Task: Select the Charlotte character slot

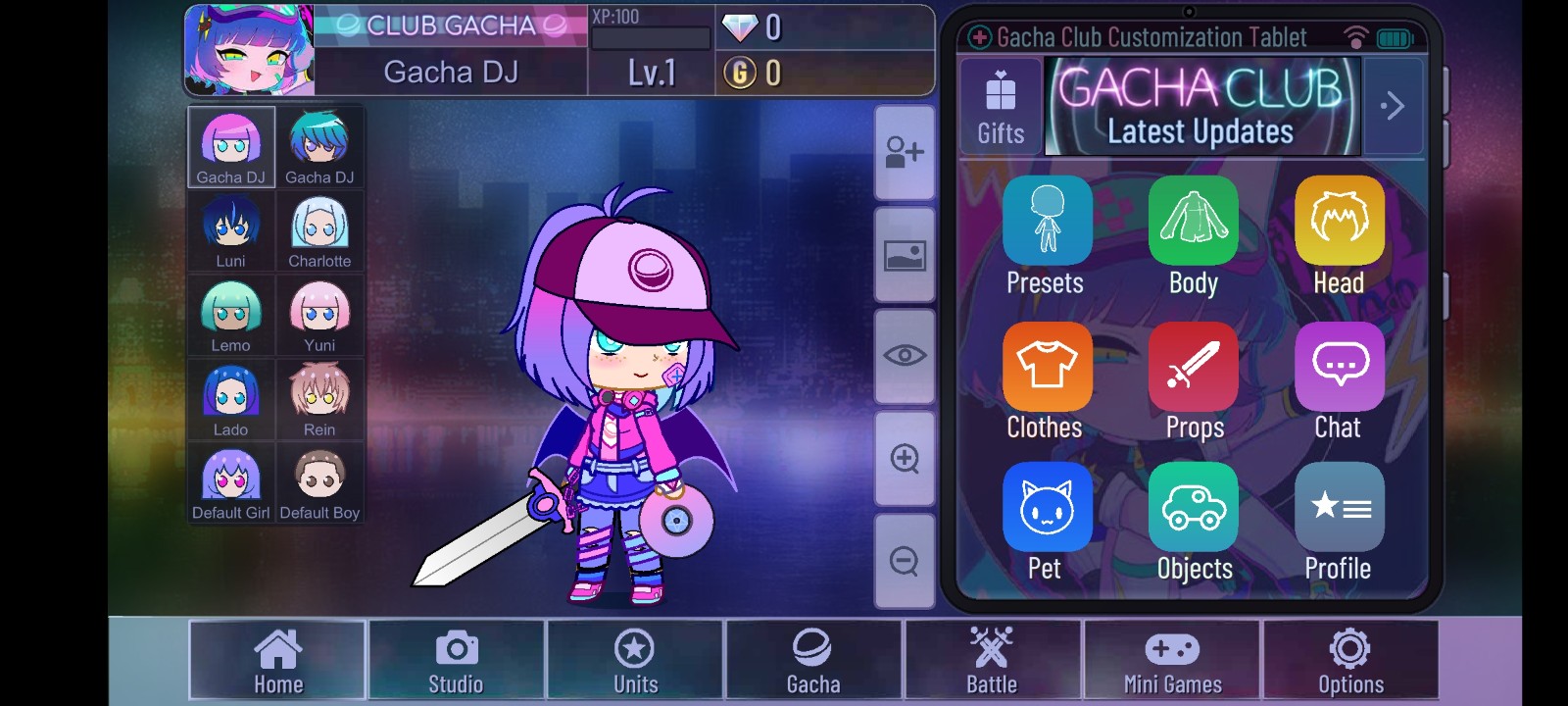Action: point(319,231)
